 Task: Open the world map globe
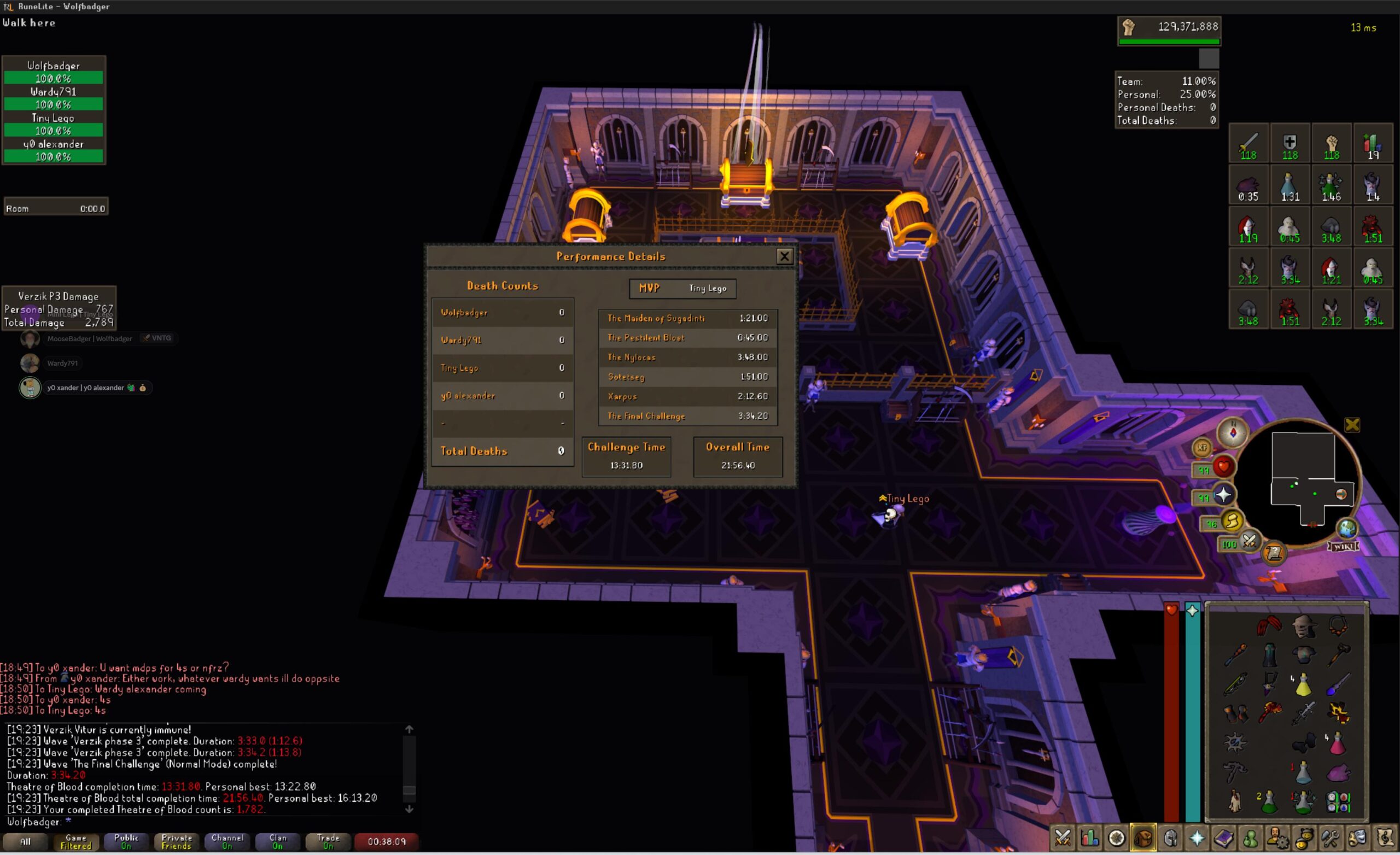pyautogui.click(x=1347, y=528)
